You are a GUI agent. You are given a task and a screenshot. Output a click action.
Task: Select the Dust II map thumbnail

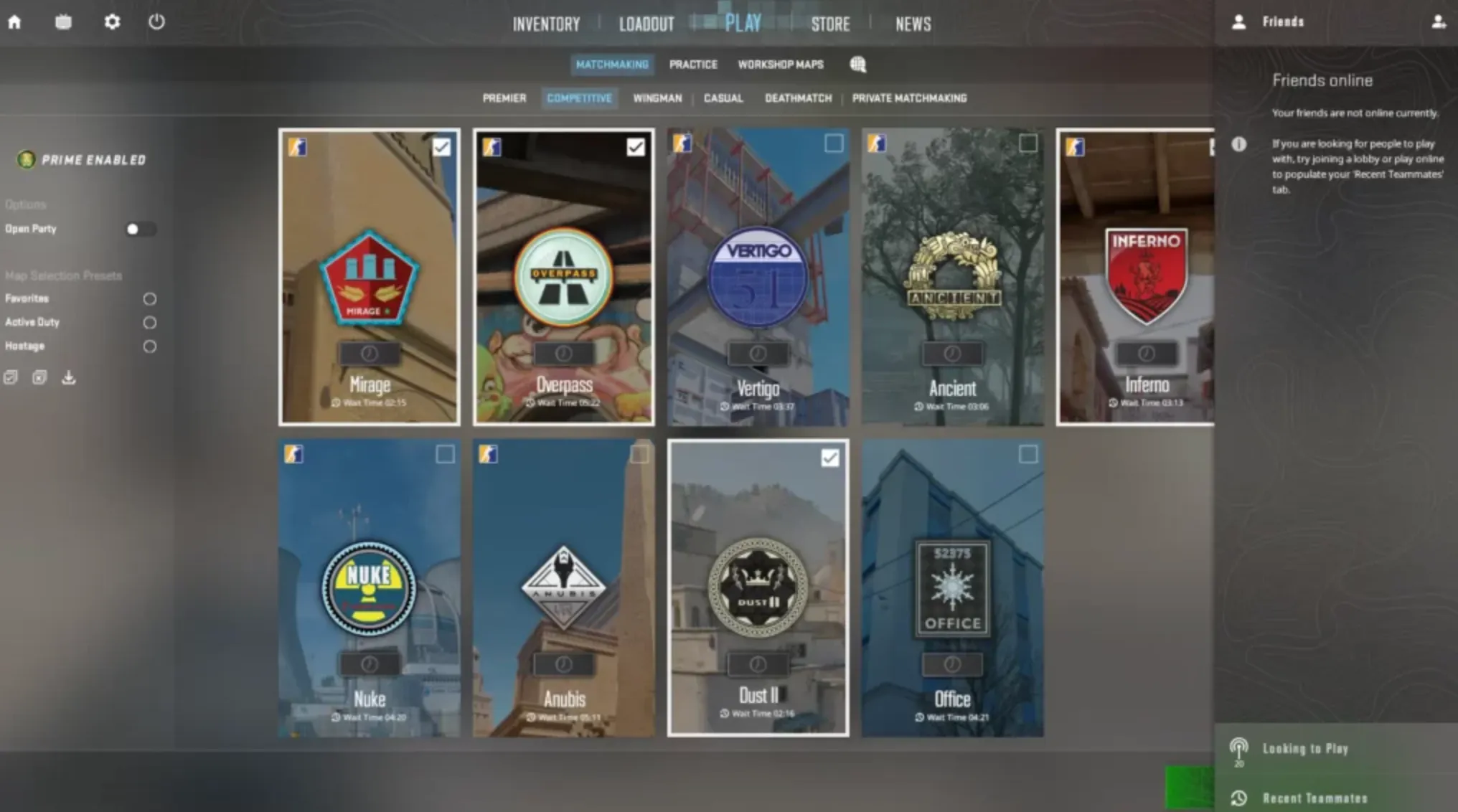click(x=758, y=588)
